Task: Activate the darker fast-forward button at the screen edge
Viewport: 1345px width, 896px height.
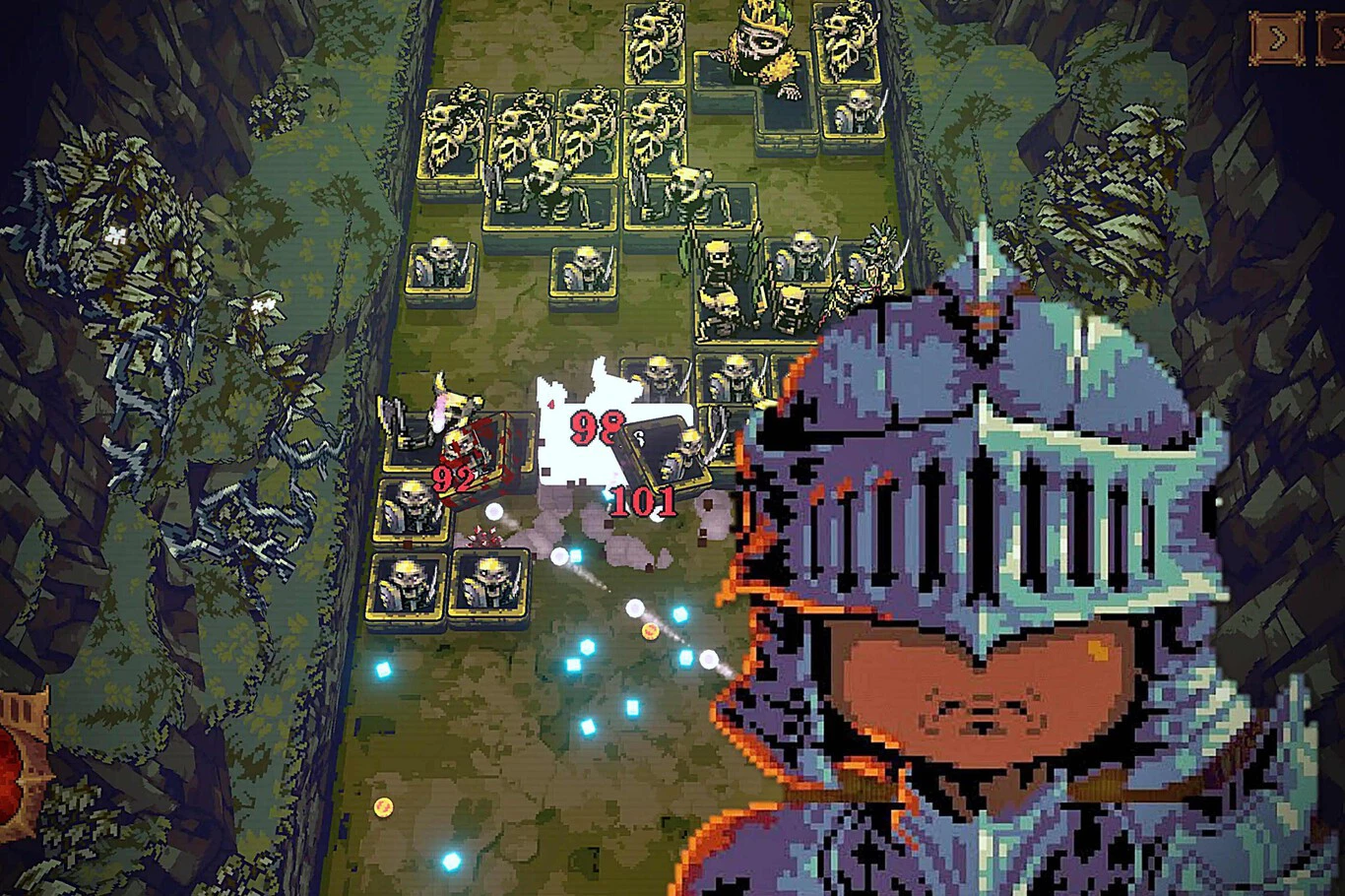Action: pyautogui.click(x=1332, y=38)
